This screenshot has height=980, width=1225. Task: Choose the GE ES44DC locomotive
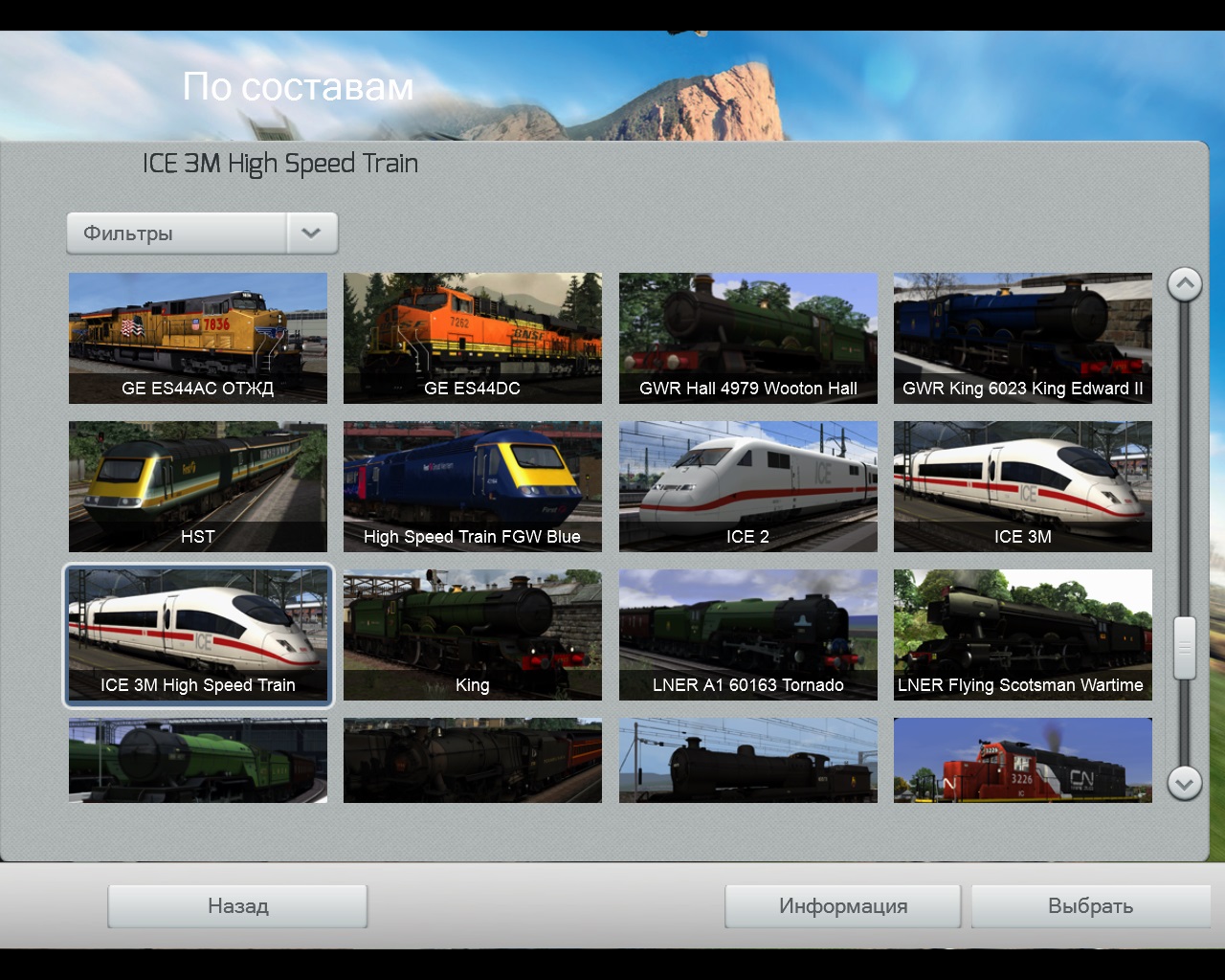[473, 337]
